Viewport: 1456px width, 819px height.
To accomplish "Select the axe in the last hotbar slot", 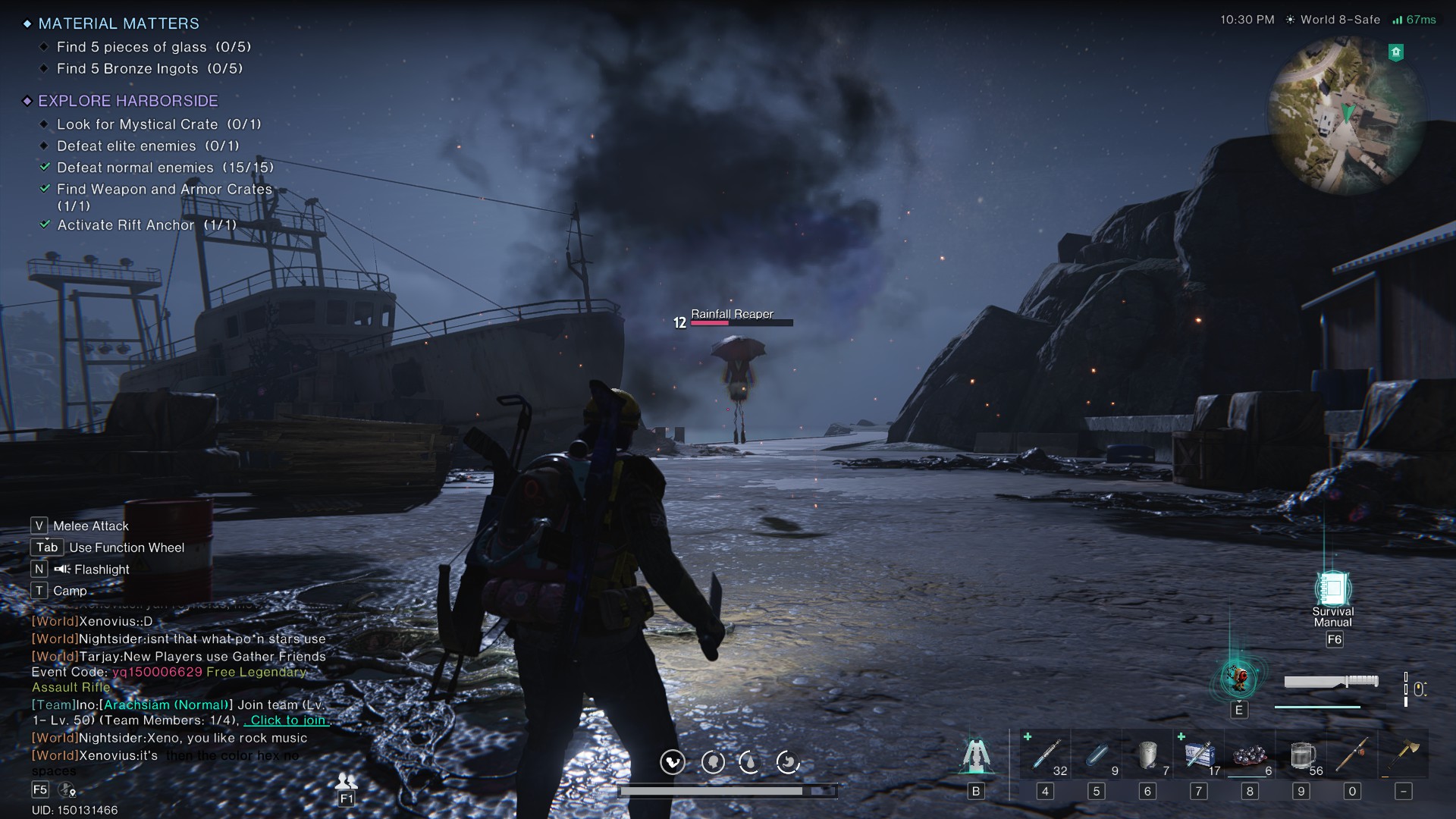I will [x=1404, y=755].
